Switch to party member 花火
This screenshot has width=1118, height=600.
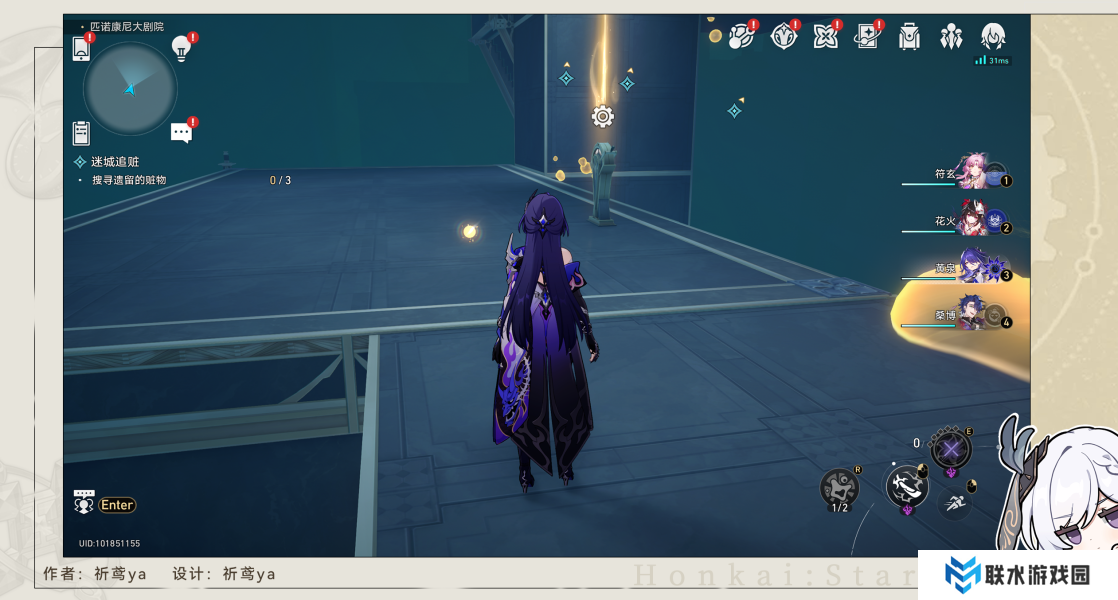tap(974, 223)
